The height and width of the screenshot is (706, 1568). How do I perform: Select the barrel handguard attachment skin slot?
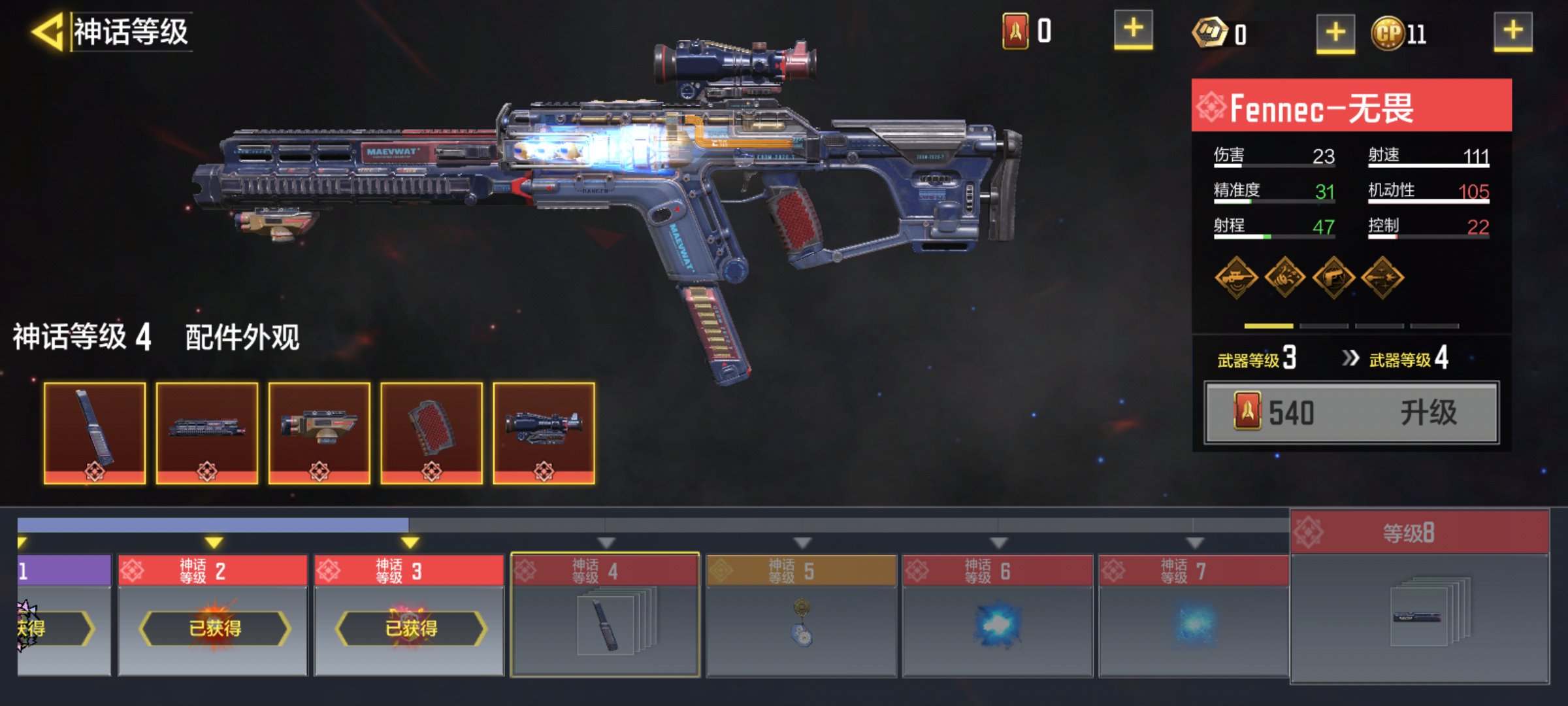(x=207, y=433)
